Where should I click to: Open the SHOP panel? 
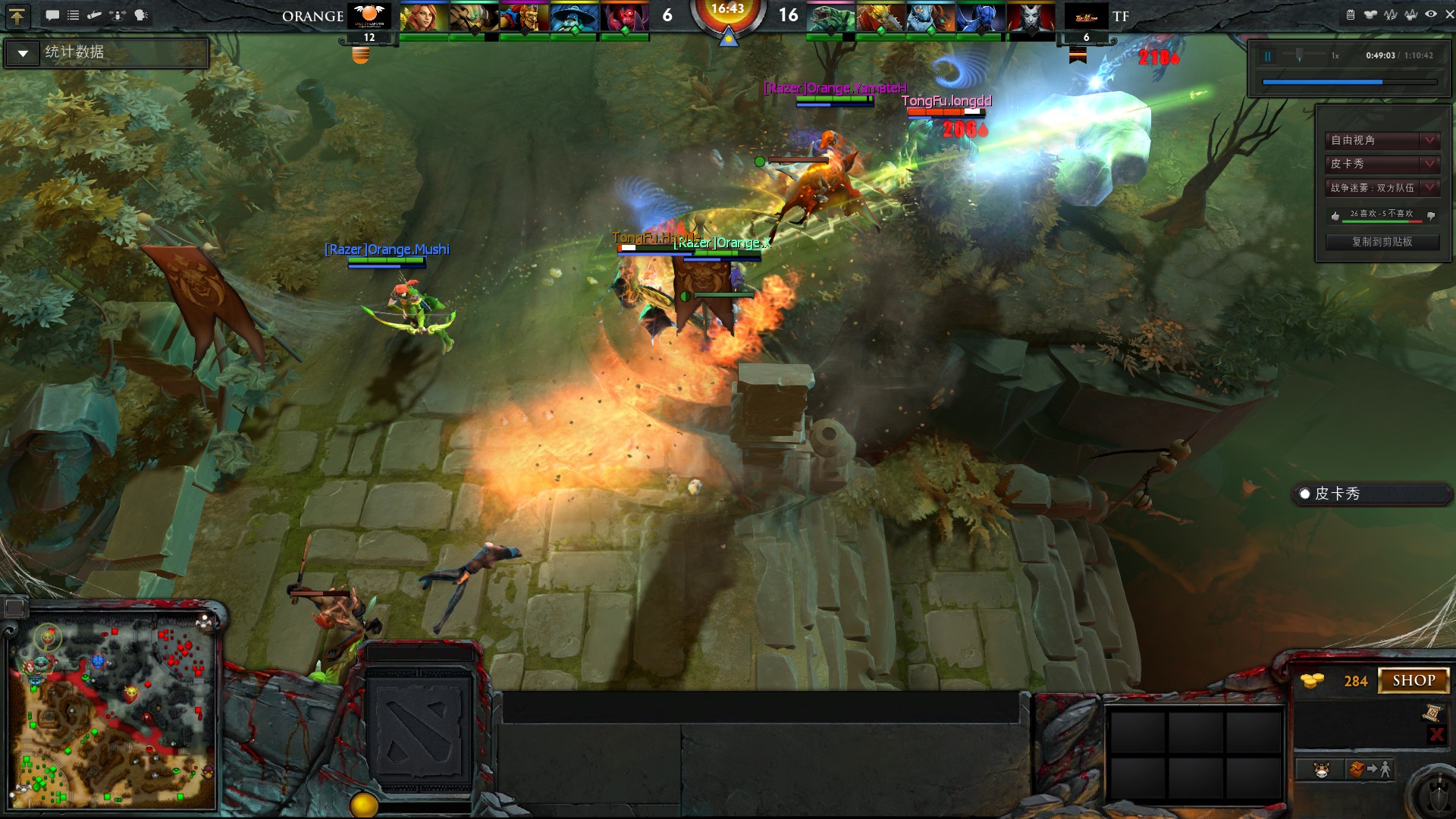(x=1414, y=680)
